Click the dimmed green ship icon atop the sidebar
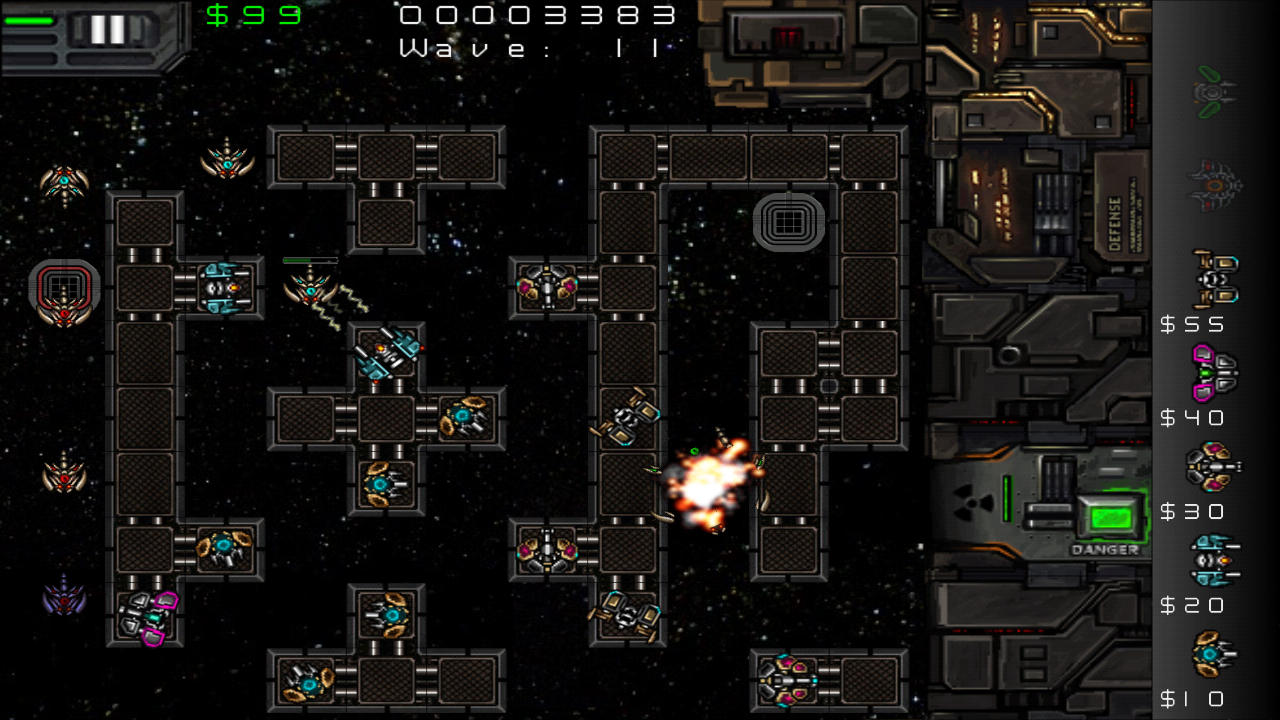1280x720 pixels. point(1215,90)
